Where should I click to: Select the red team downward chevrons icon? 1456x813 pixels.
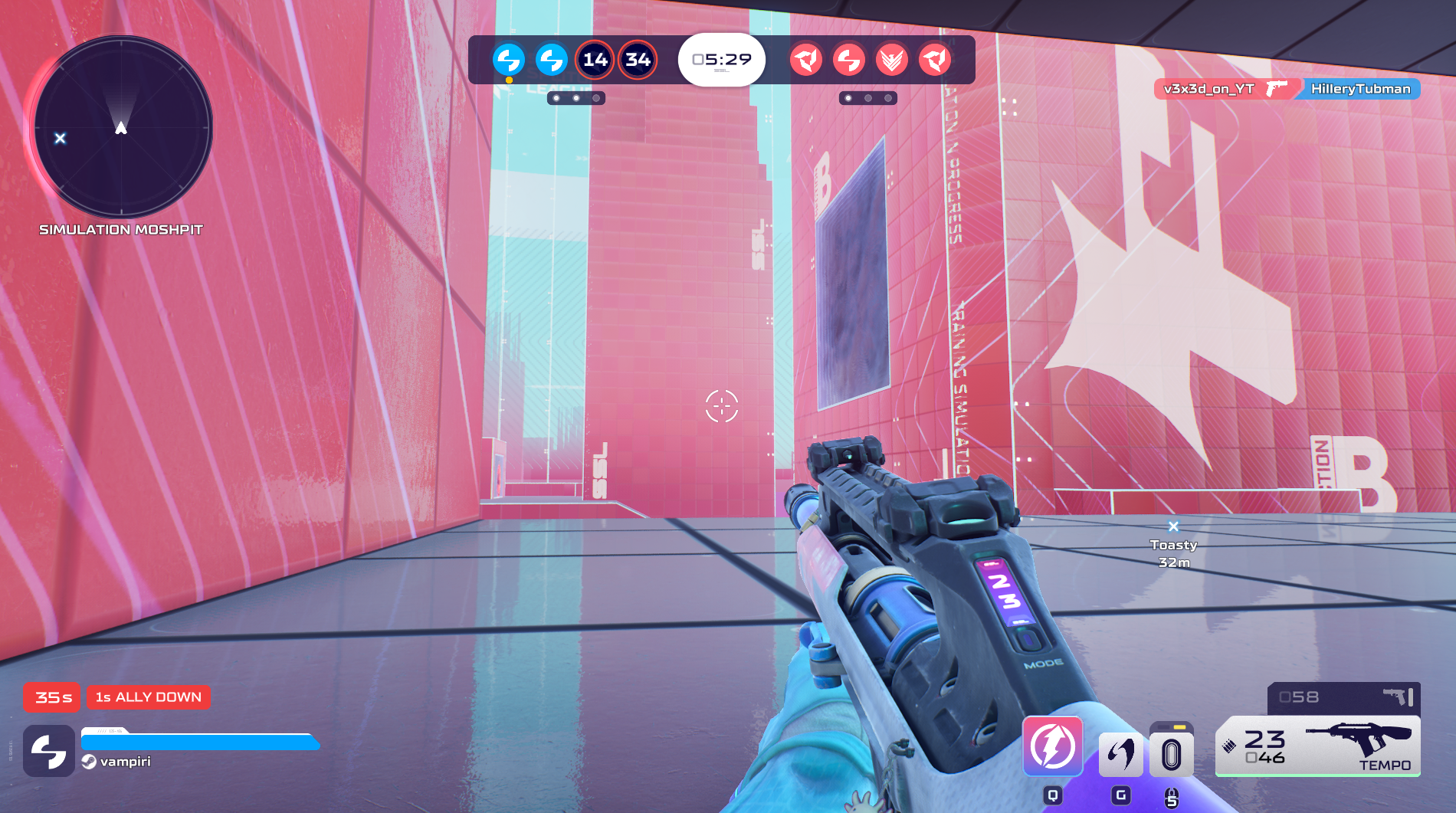(x=892, y=60)
